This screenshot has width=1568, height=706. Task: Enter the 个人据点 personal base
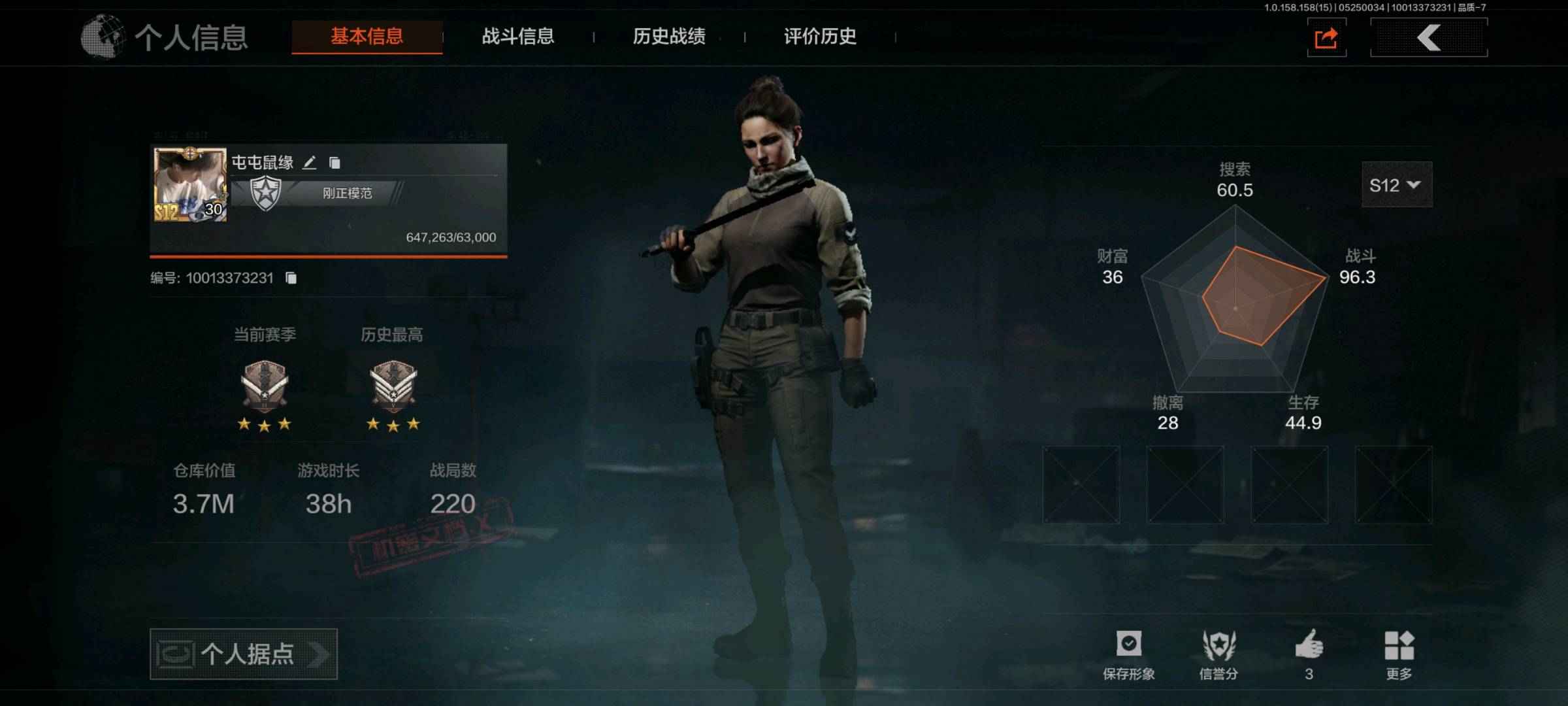243,654
